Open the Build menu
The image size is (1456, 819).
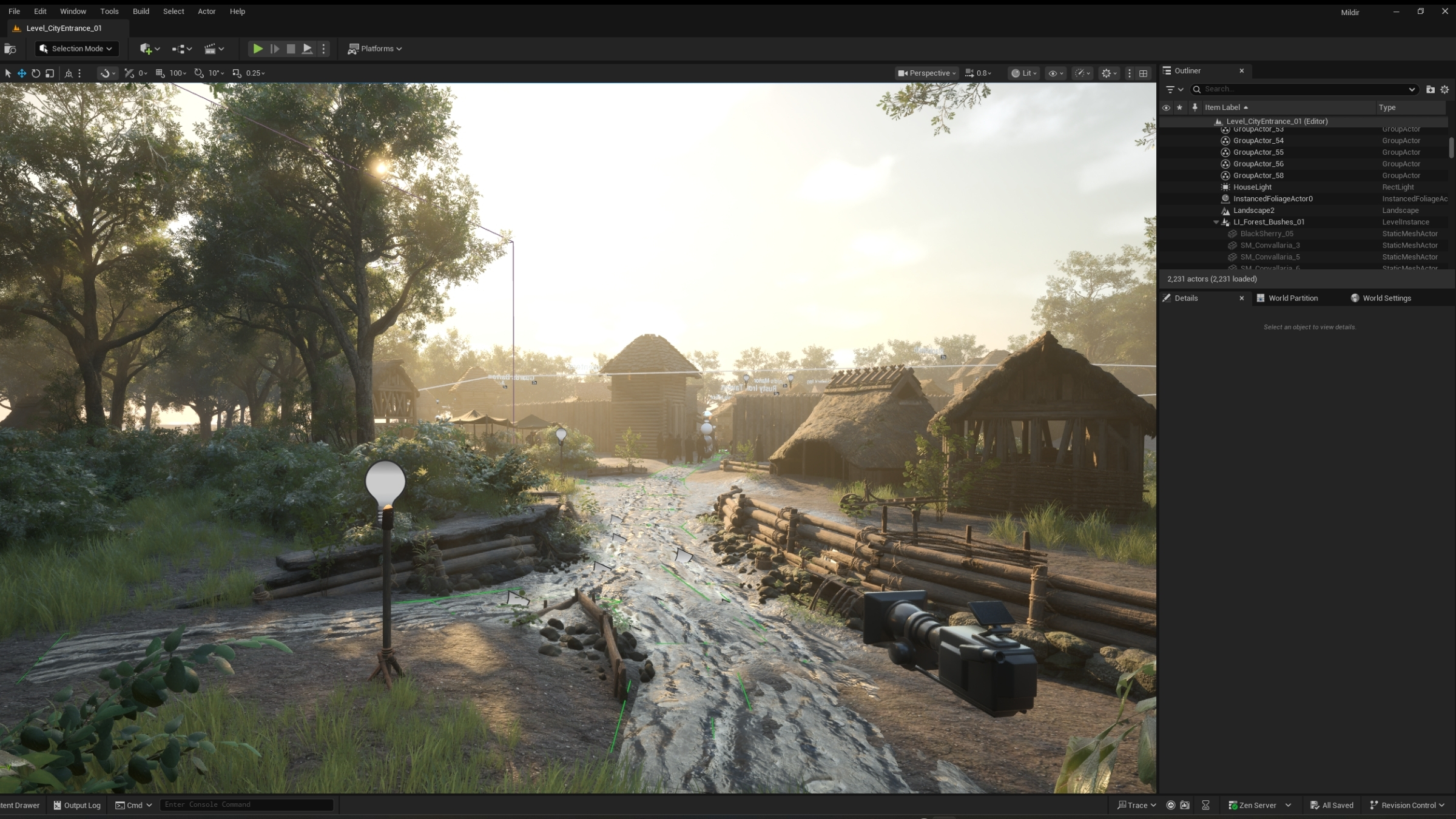[x=141, y=12]
